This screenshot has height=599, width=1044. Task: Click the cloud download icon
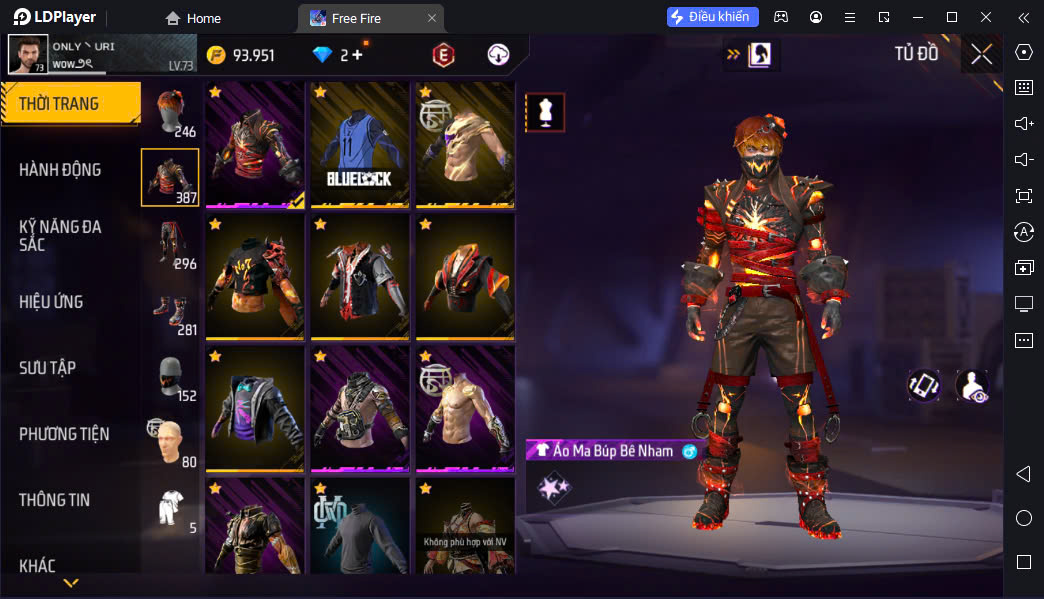[x=498, y=55]
